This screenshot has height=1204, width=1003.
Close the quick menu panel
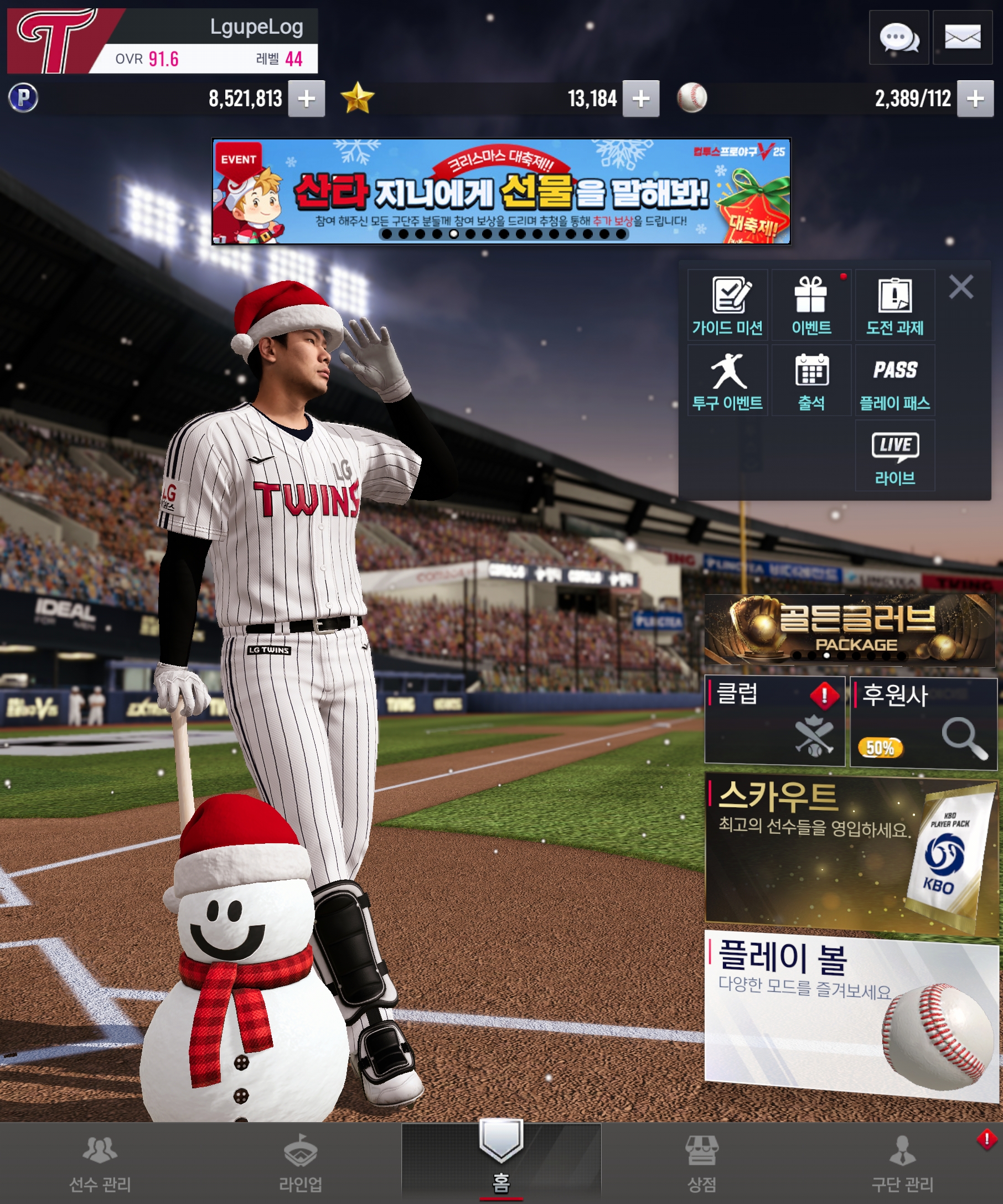960,287
